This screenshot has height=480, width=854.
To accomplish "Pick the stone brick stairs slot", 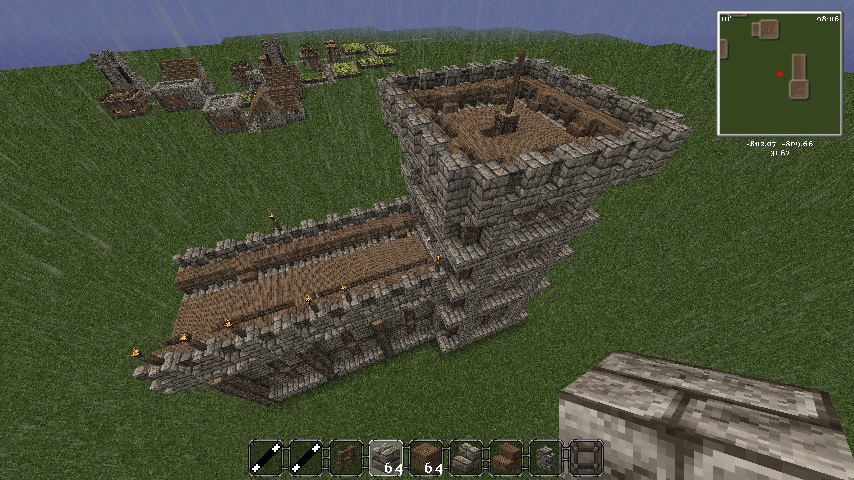I will click(466, 457).
